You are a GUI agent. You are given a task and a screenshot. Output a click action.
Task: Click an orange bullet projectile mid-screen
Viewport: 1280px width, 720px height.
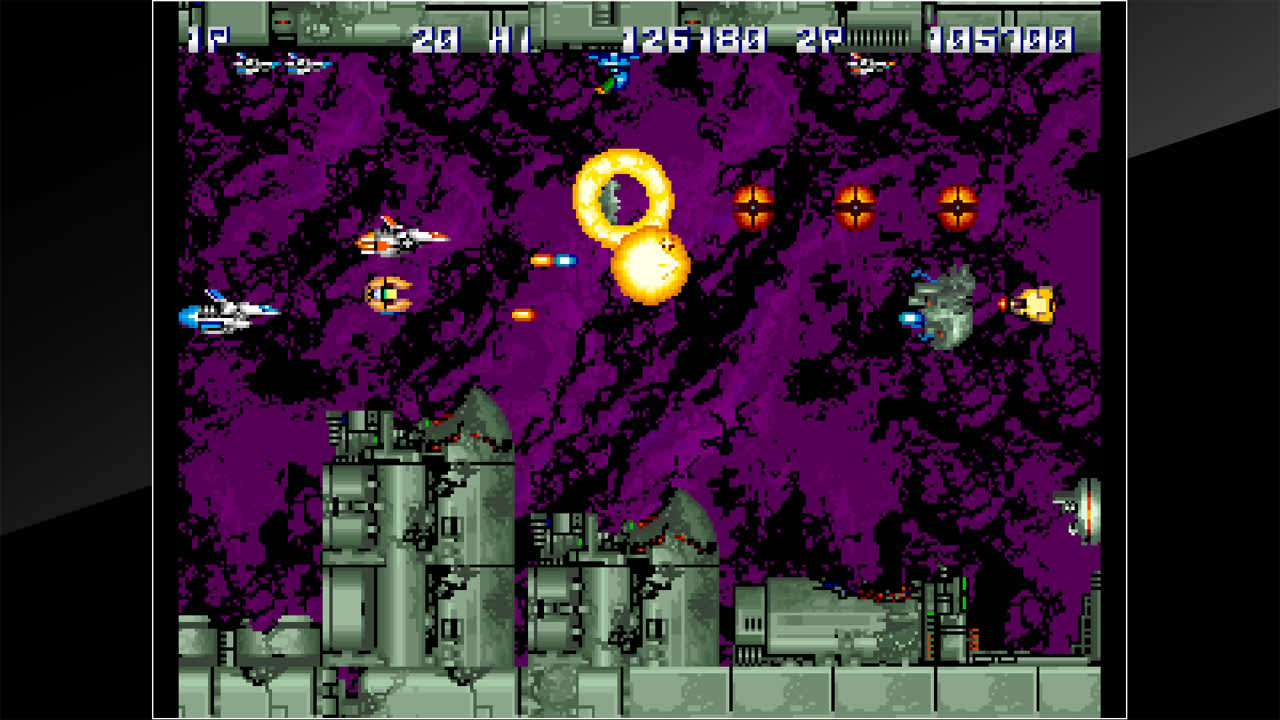[525, 315]
